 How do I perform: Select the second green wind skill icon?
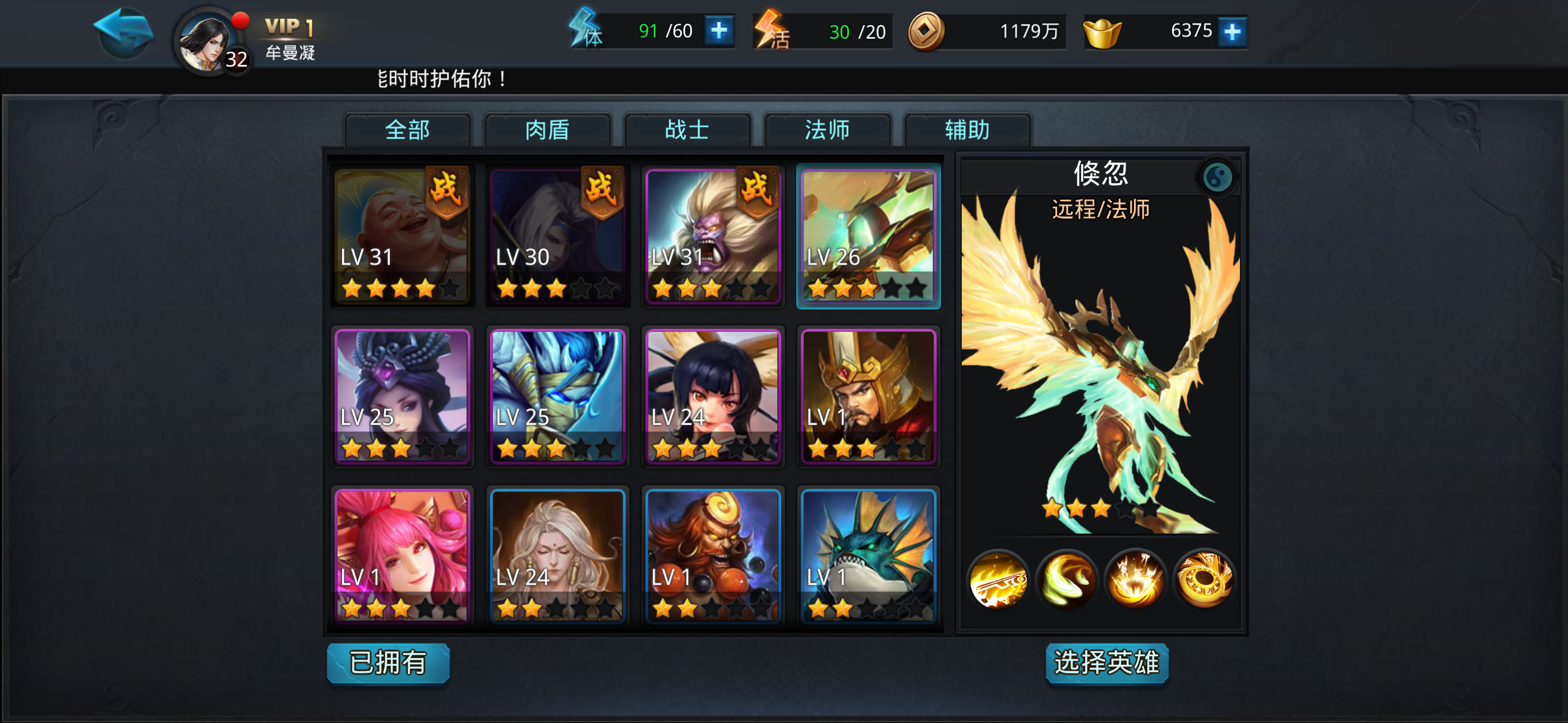pyautogui.click(x=1068, y=580)
